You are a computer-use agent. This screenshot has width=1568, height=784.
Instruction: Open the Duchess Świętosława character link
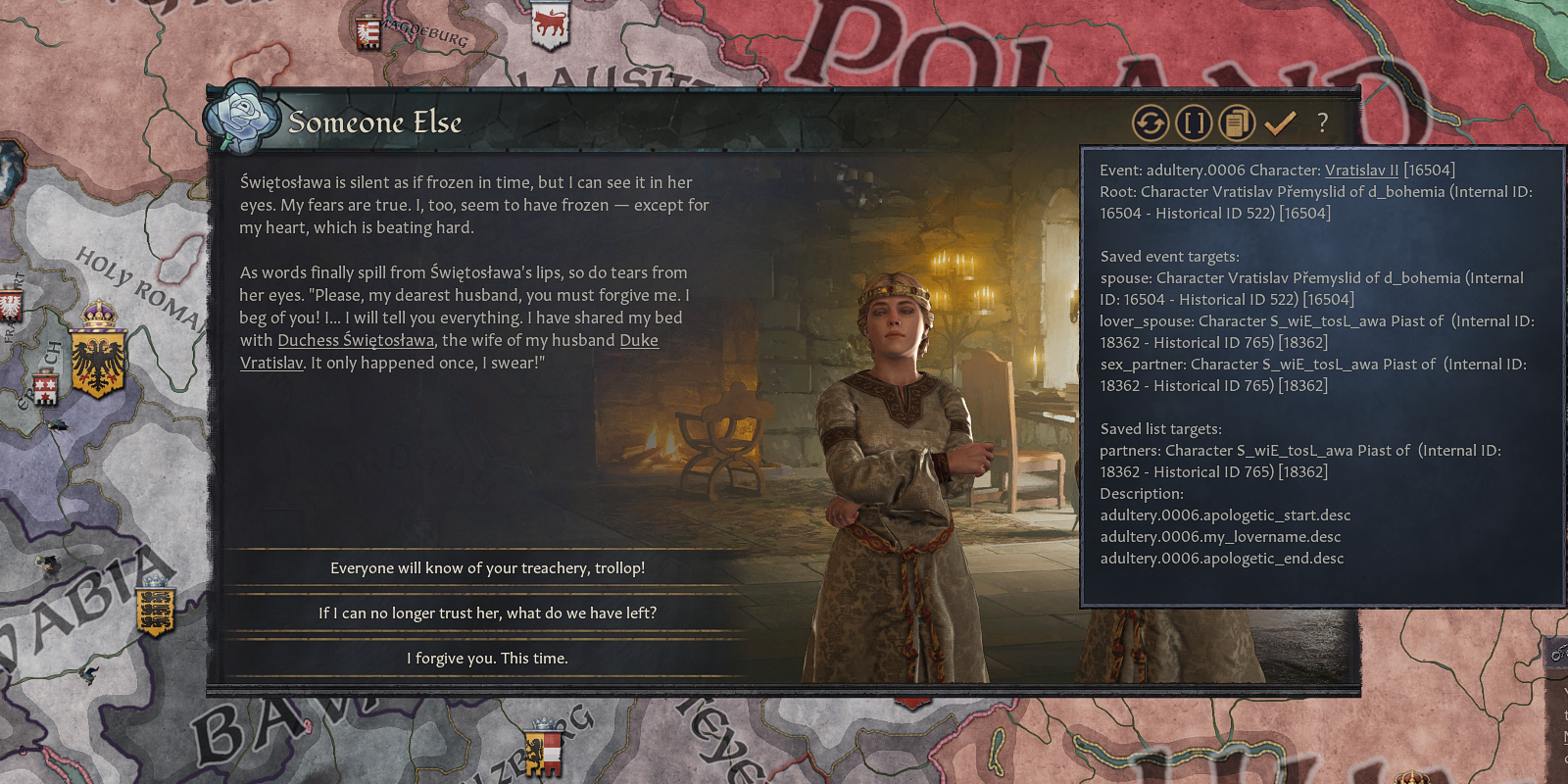click(x=356, y=340)
